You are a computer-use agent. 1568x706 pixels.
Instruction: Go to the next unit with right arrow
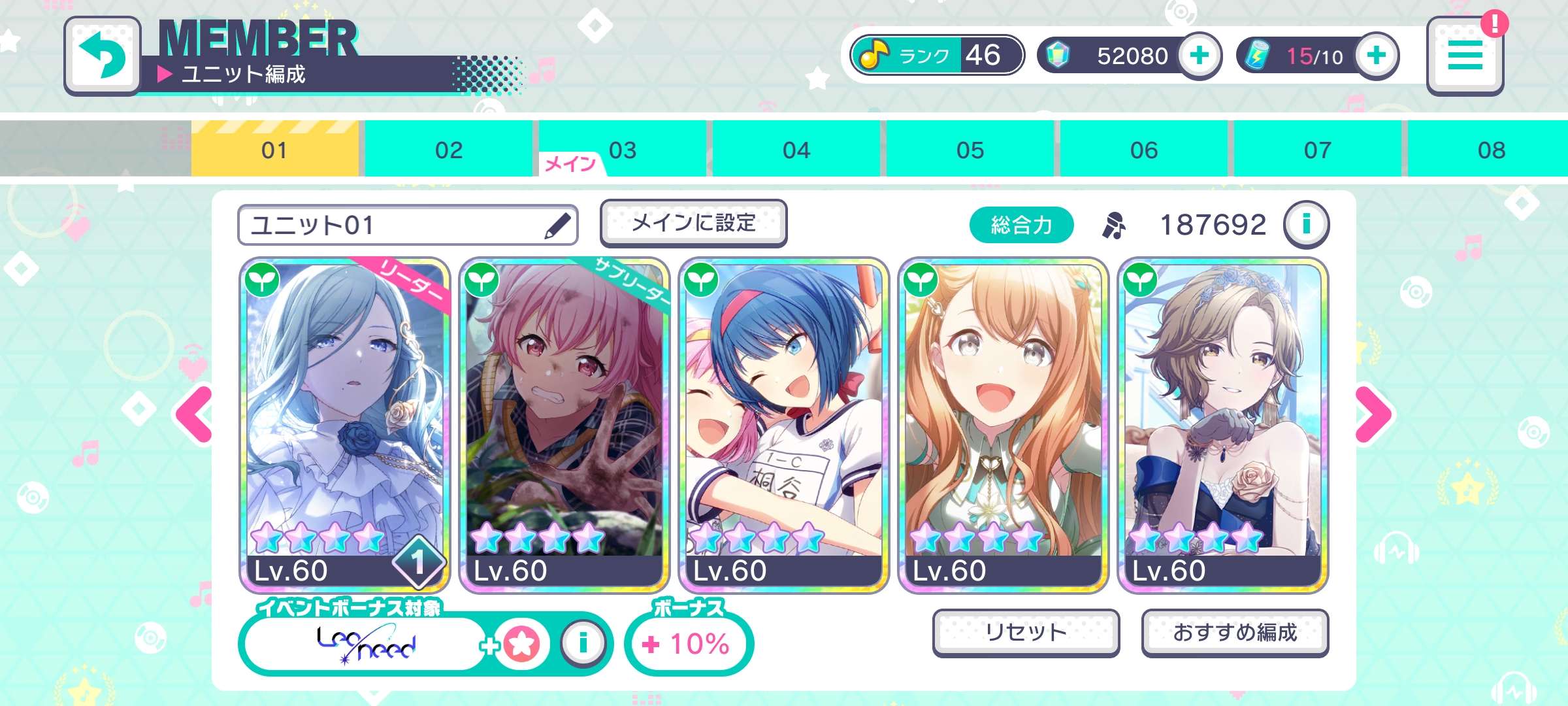(x=1373, y=414)
